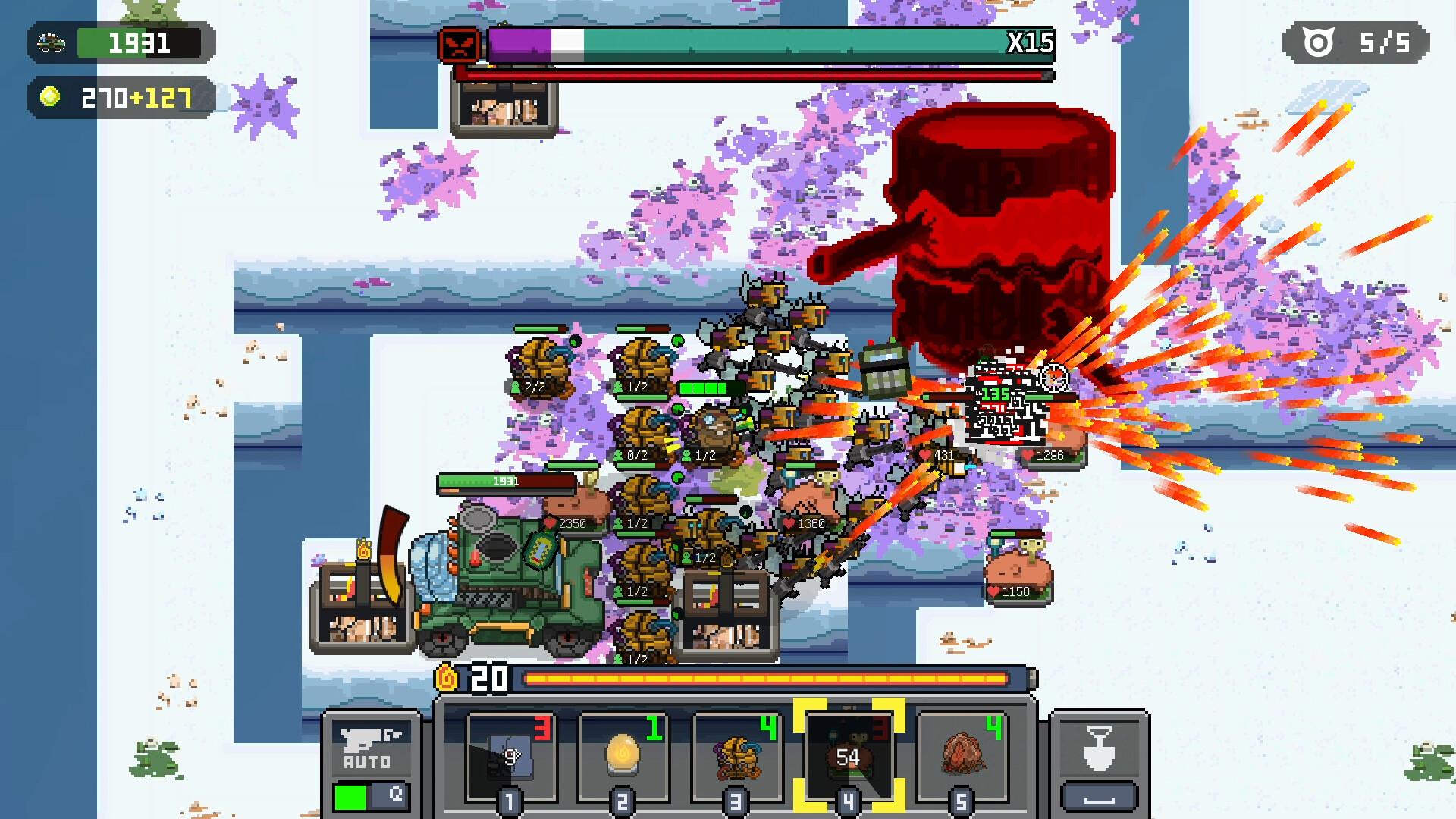The width and height of the screenshot is (1456, 819).
Task: Select the crab-like creature in slot 5
Action: coord(962,755)
